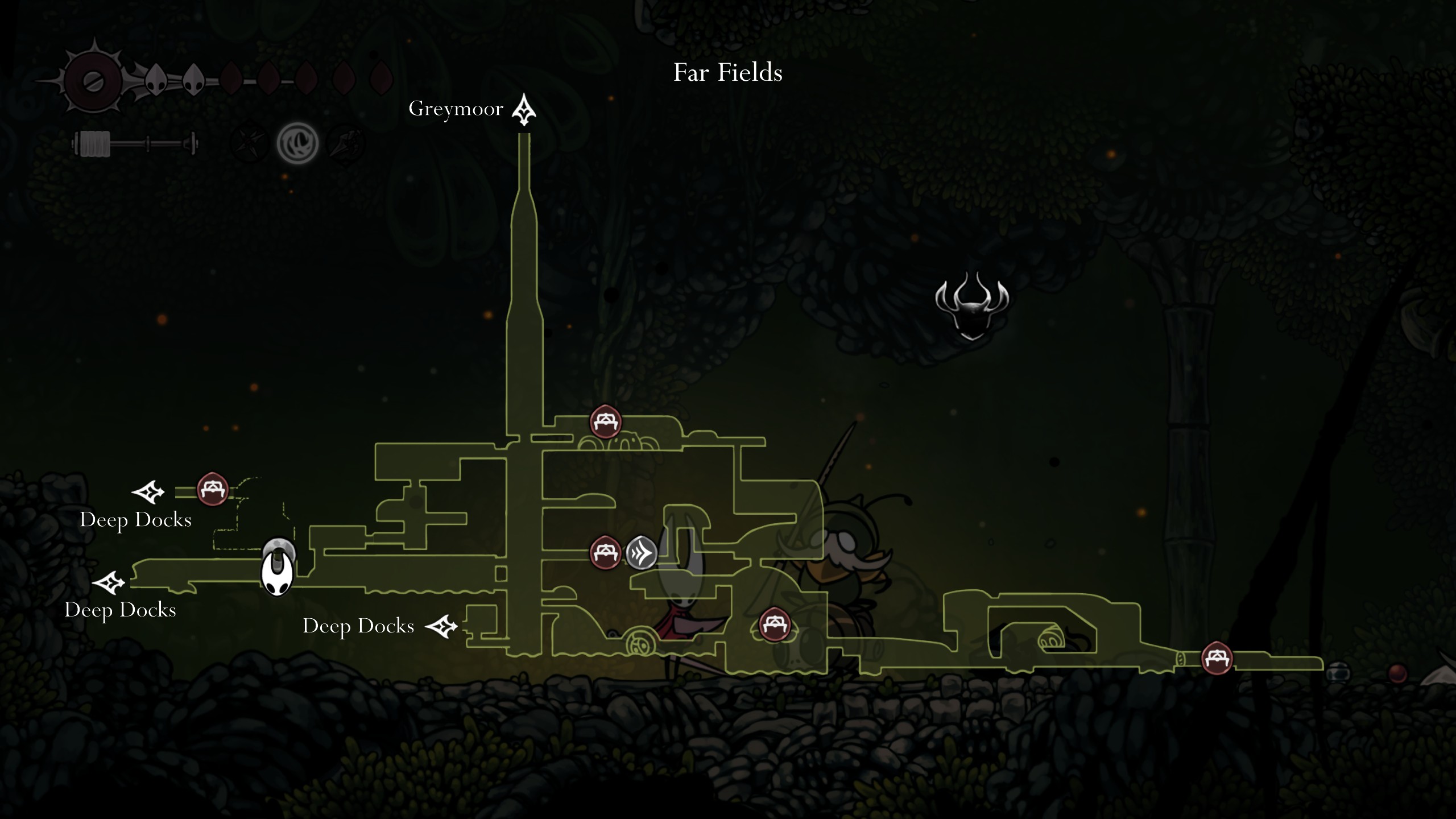
Task: Click the first full health mask
Action: click(x=156, y=80)
